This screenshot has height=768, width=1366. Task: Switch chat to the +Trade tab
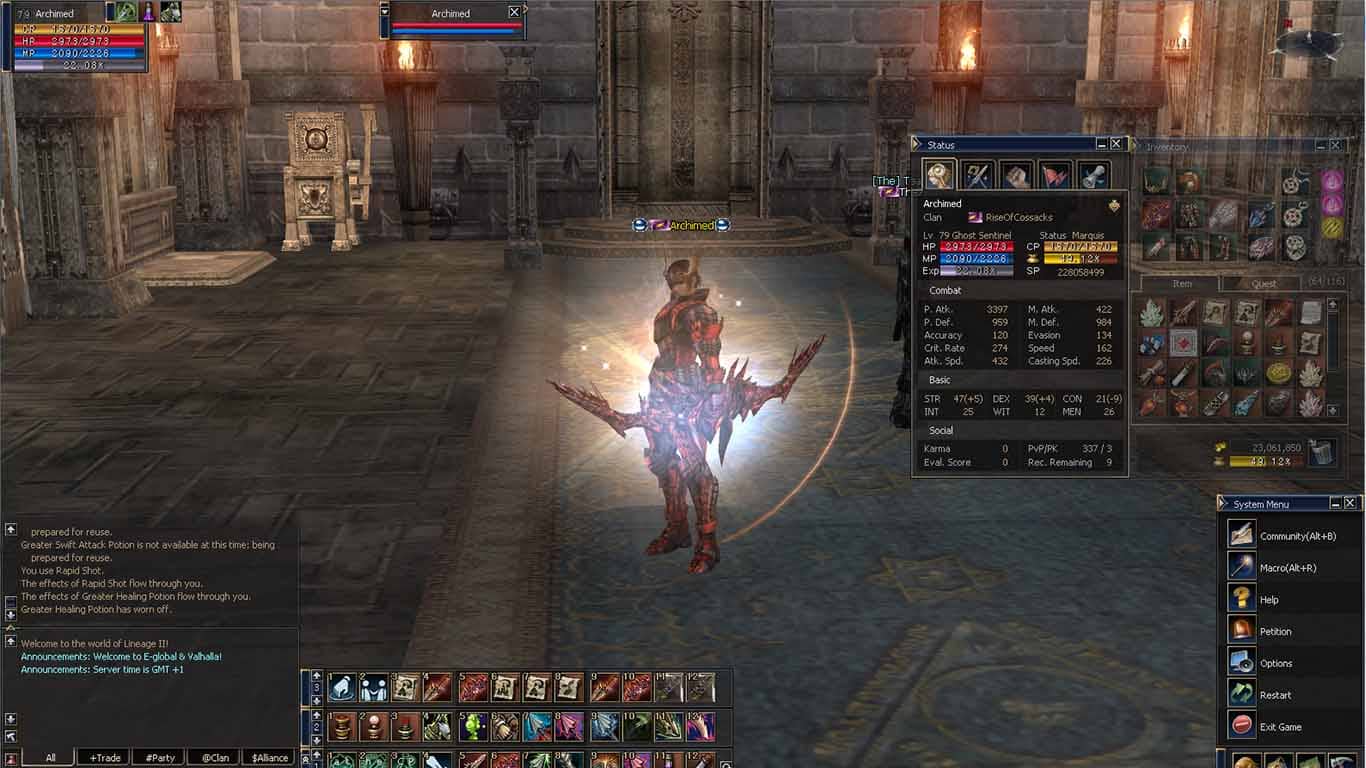[x=104, y=757]
